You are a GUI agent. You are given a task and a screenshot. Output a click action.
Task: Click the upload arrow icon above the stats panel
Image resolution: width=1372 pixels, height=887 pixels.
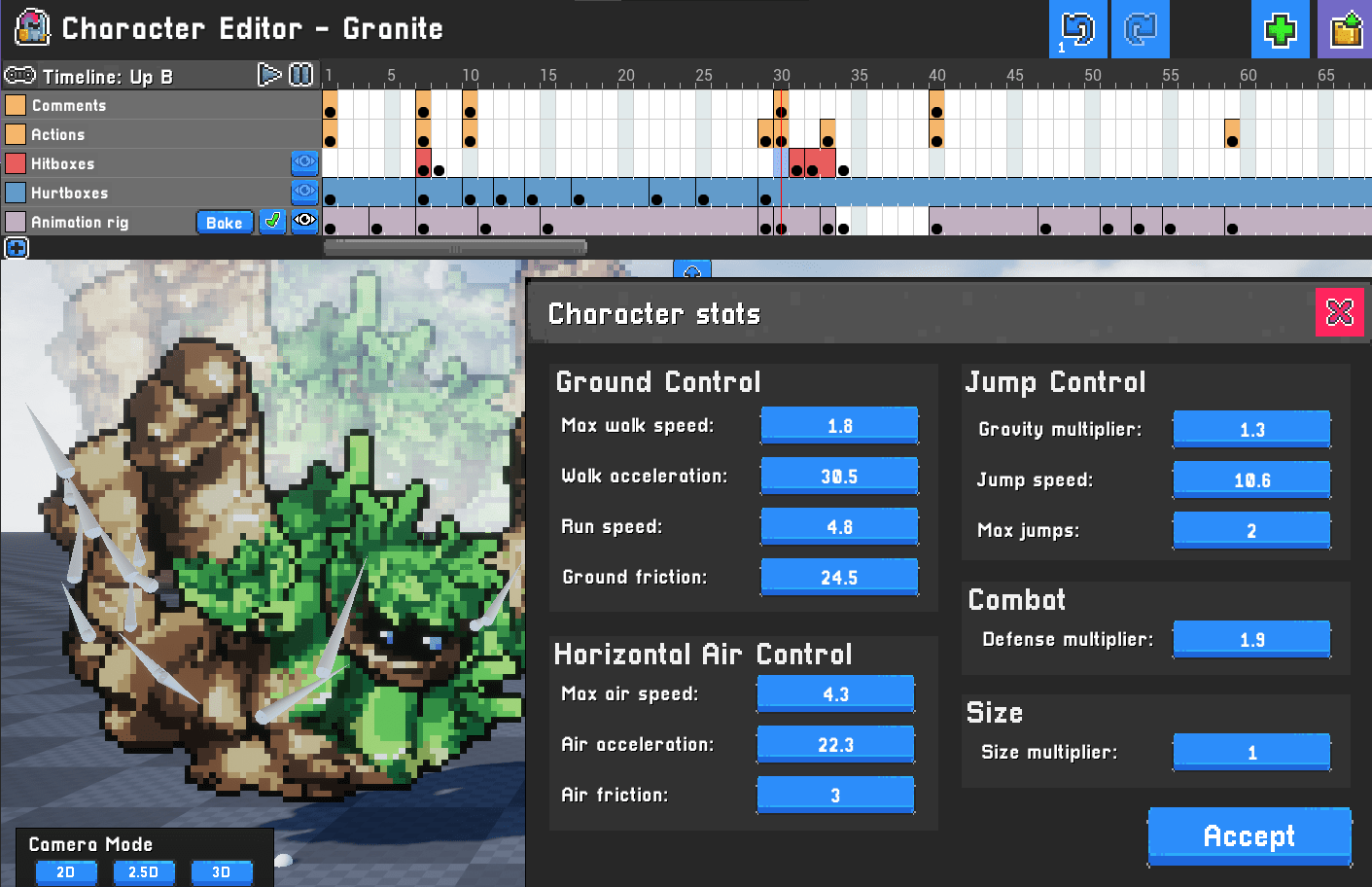point(692,273)
